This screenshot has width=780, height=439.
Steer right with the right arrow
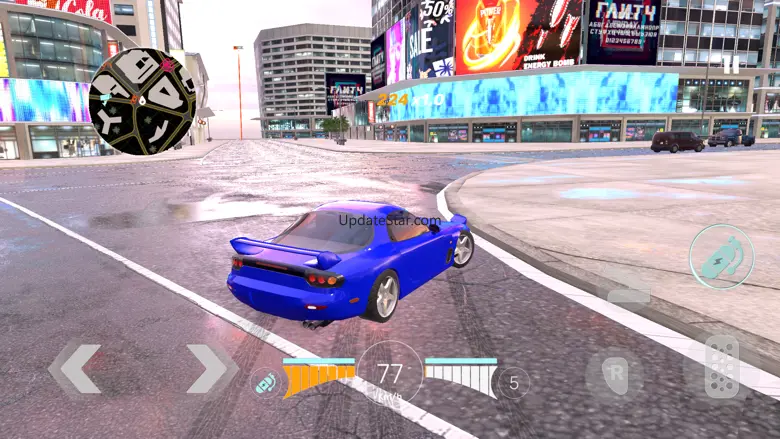(x=209, y=369)
